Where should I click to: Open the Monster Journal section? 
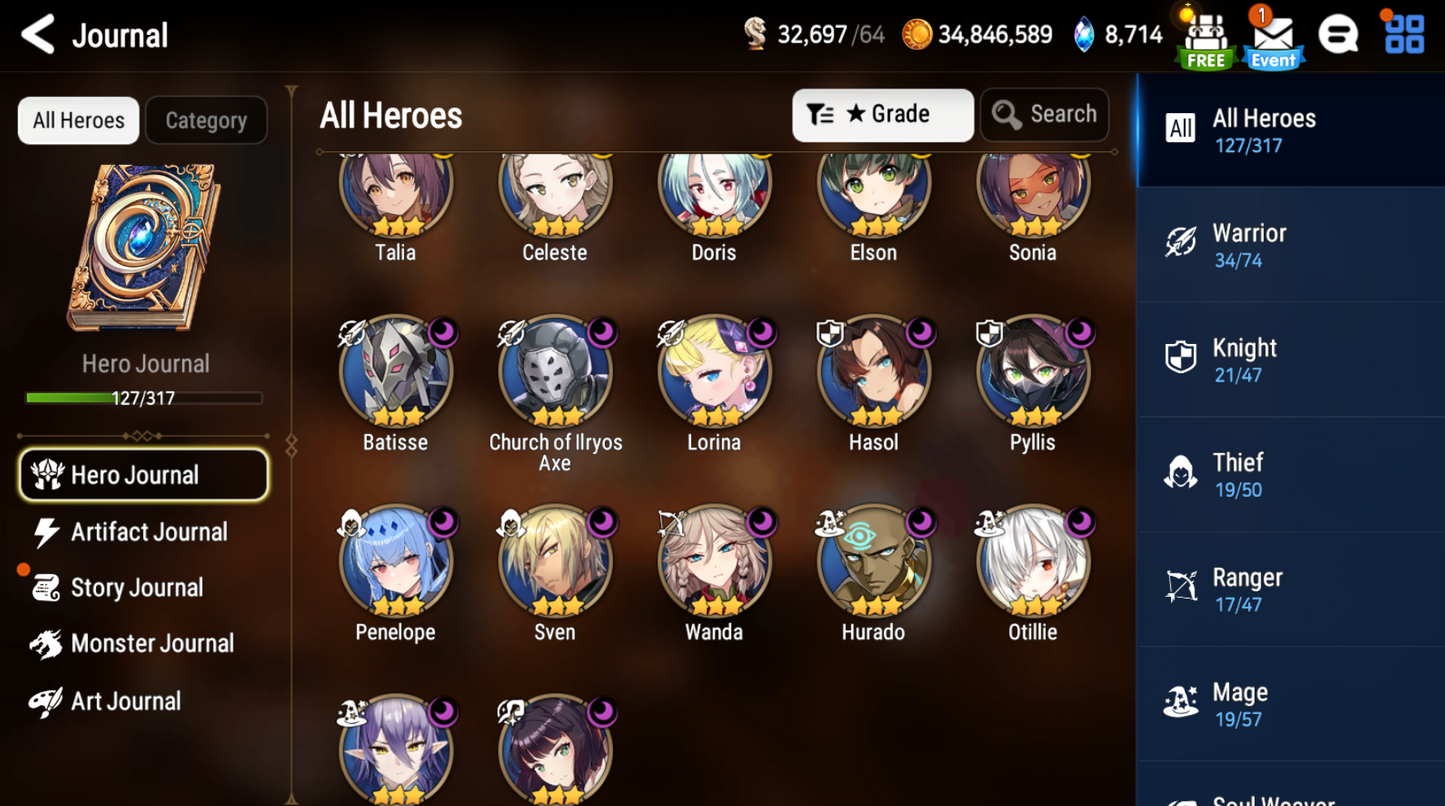point(153,643)
